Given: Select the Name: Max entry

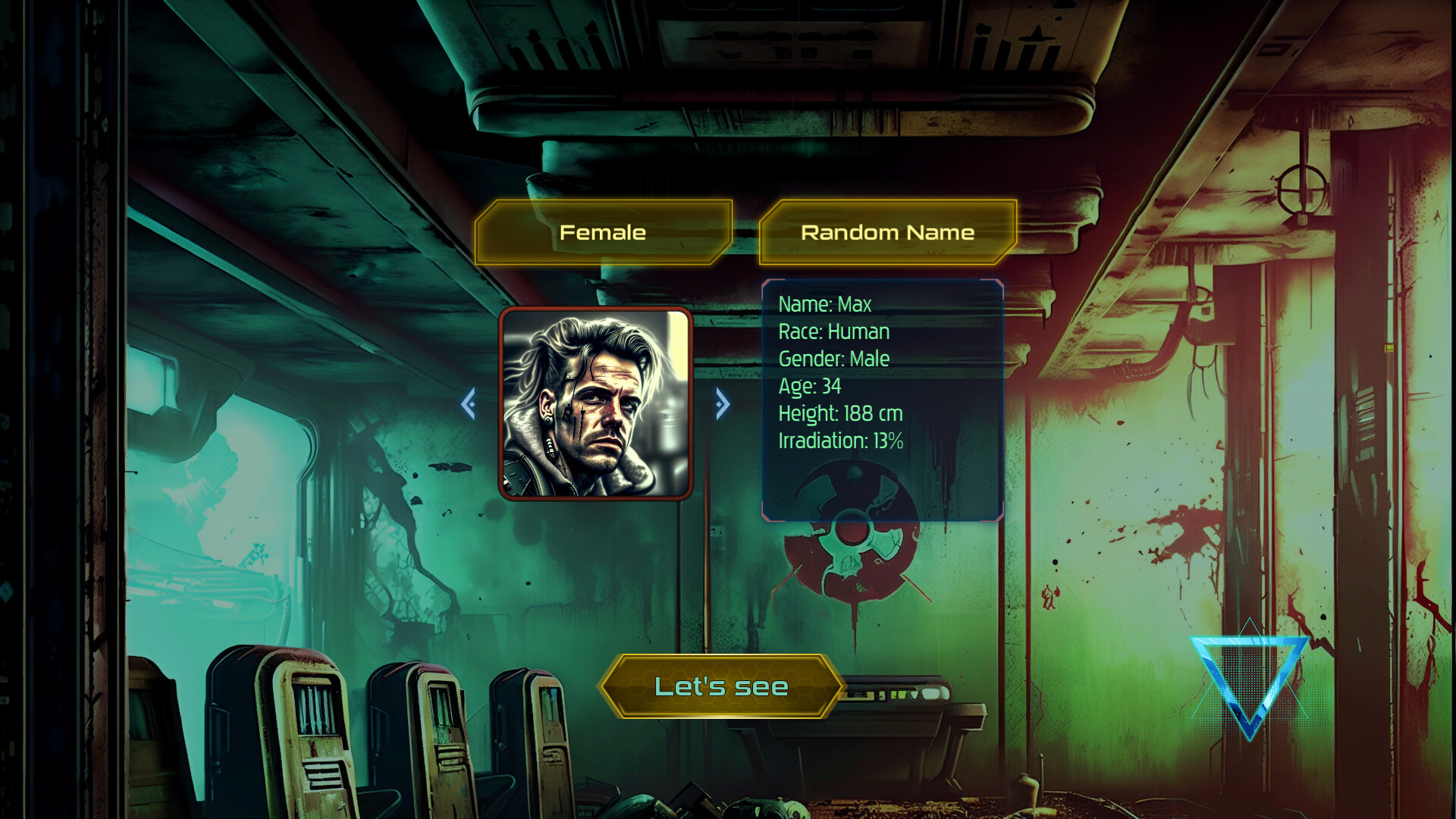Looking at the screenshot, I should [824, 304].
